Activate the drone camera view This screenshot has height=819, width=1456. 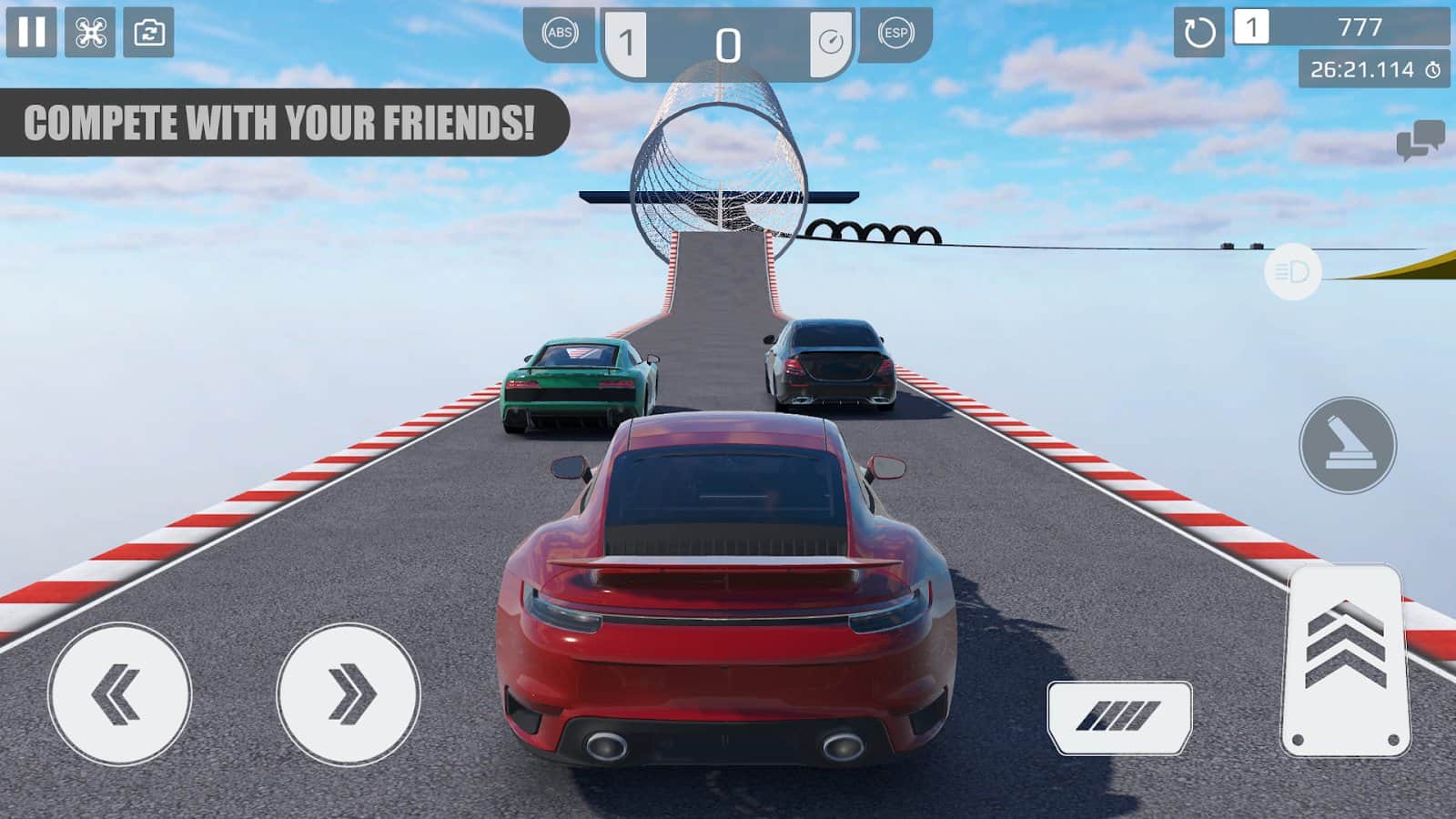pos(88,35)
